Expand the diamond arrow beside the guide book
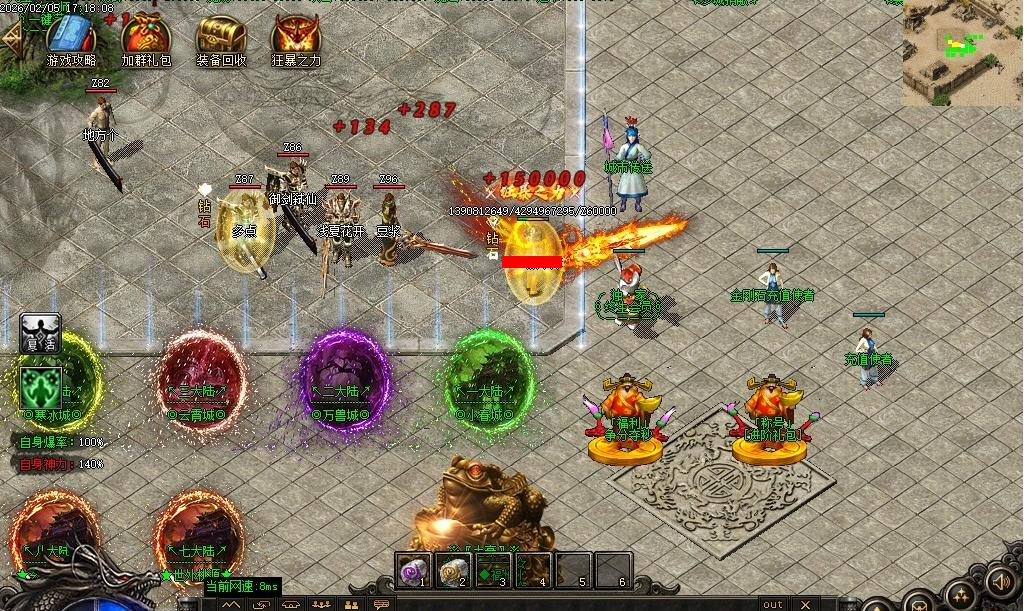 coord(12,37)
